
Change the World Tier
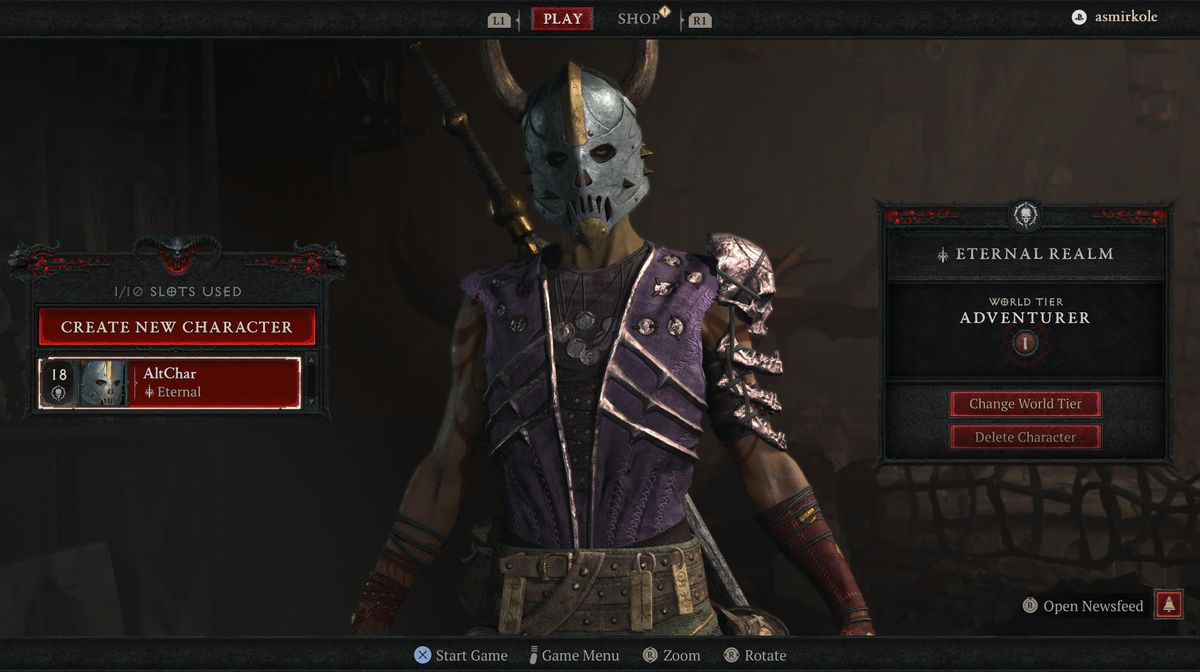click(1025, 404)
